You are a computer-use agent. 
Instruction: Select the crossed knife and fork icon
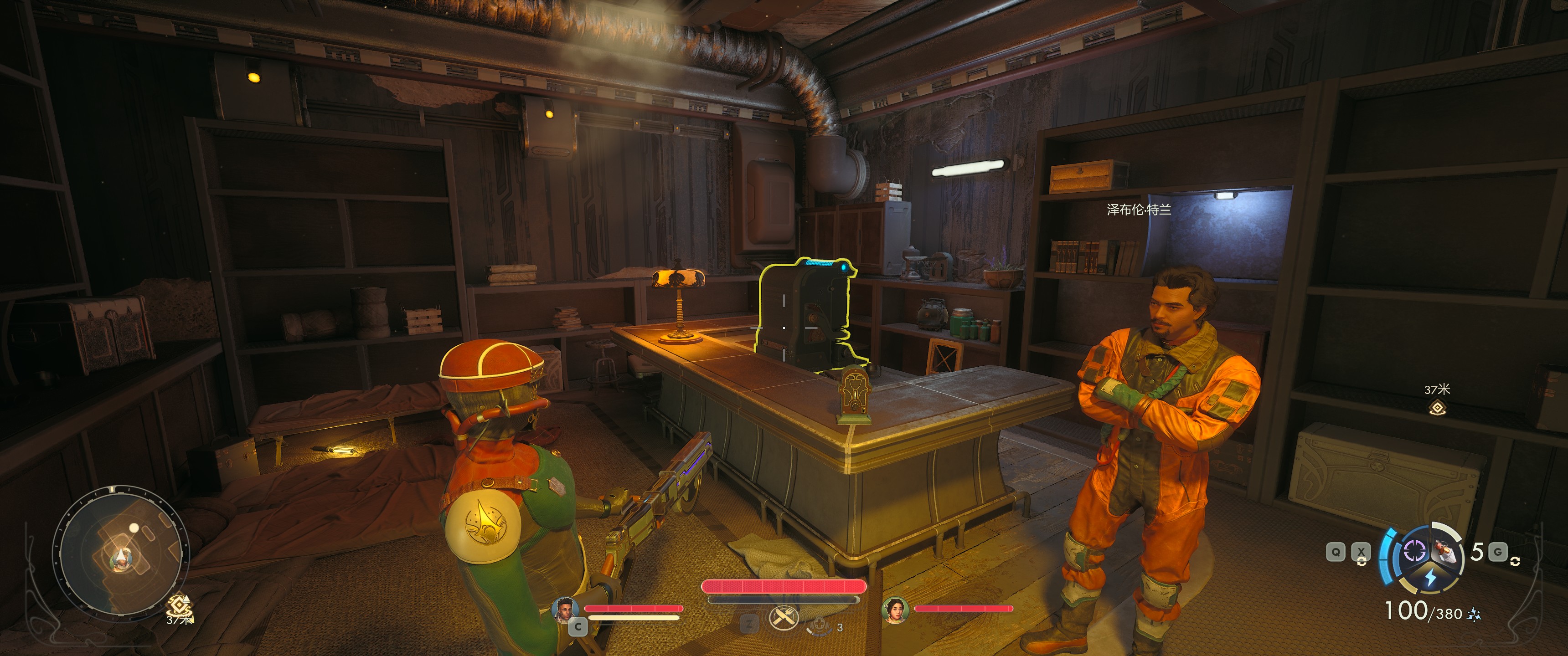784,618
